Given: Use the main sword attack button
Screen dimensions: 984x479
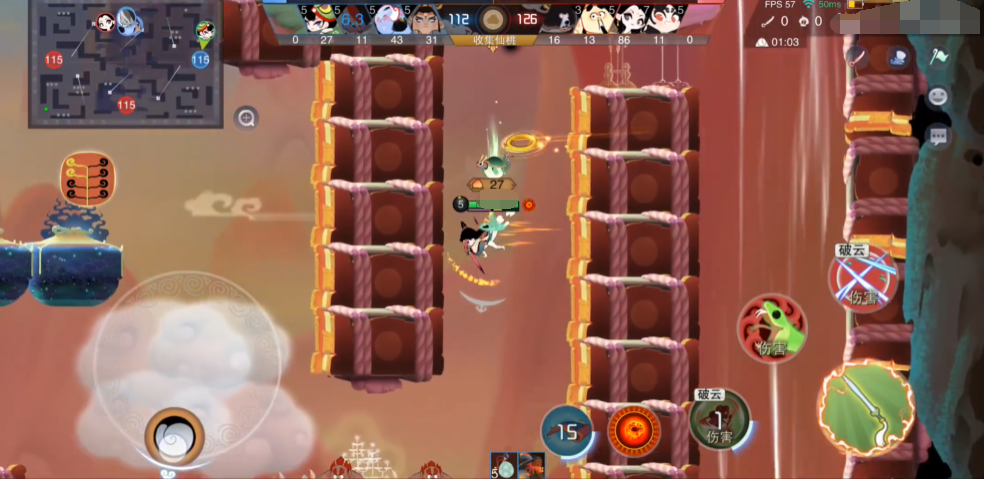Looking at the screenshot, I should pos(865,408).
